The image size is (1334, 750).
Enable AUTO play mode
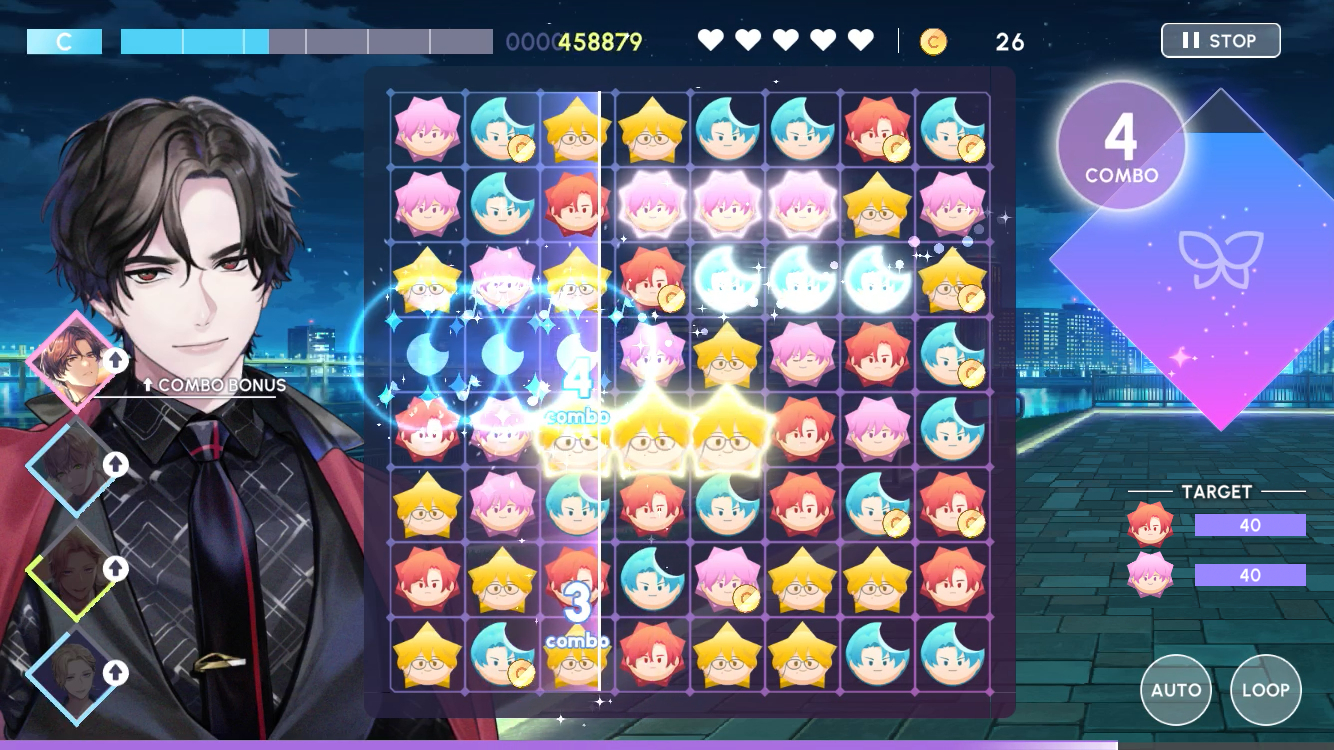[x=1176, y=690]
